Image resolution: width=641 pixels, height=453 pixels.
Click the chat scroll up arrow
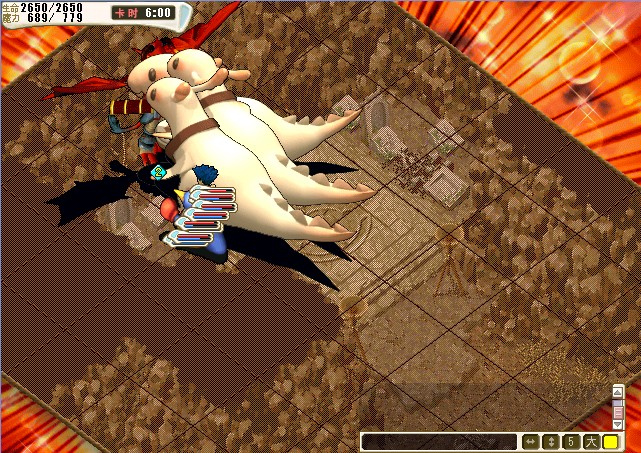[617, 390]
